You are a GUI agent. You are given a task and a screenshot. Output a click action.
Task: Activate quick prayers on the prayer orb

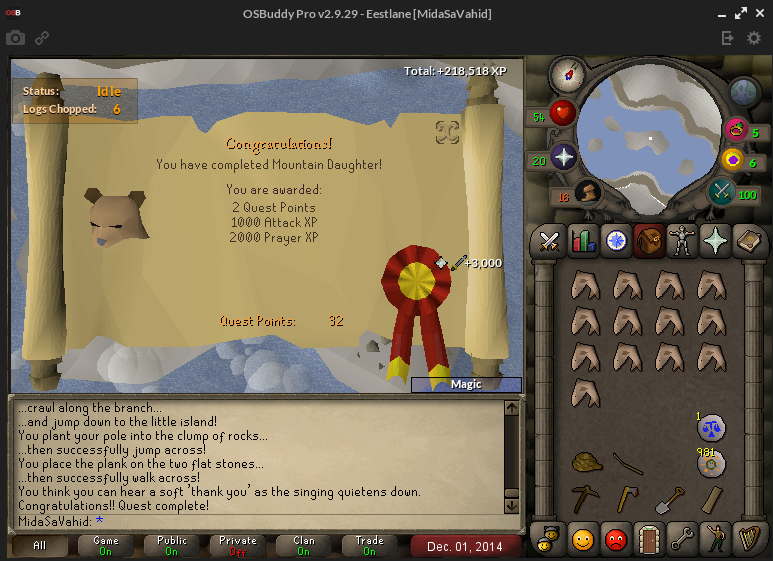click(x=563, y=158)
